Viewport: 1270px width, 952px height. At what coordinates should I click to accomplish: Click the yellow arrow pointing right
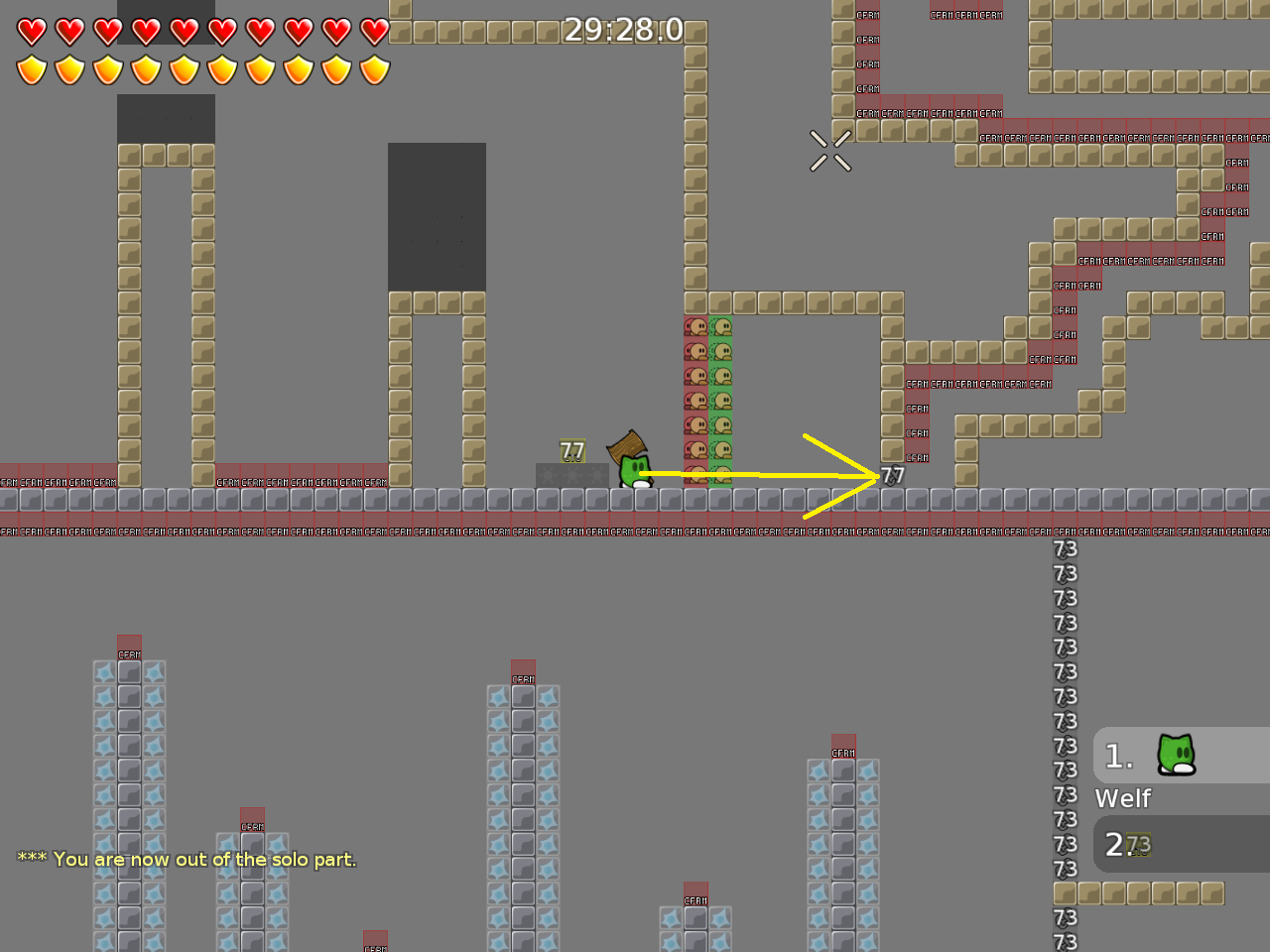(794, 475)
